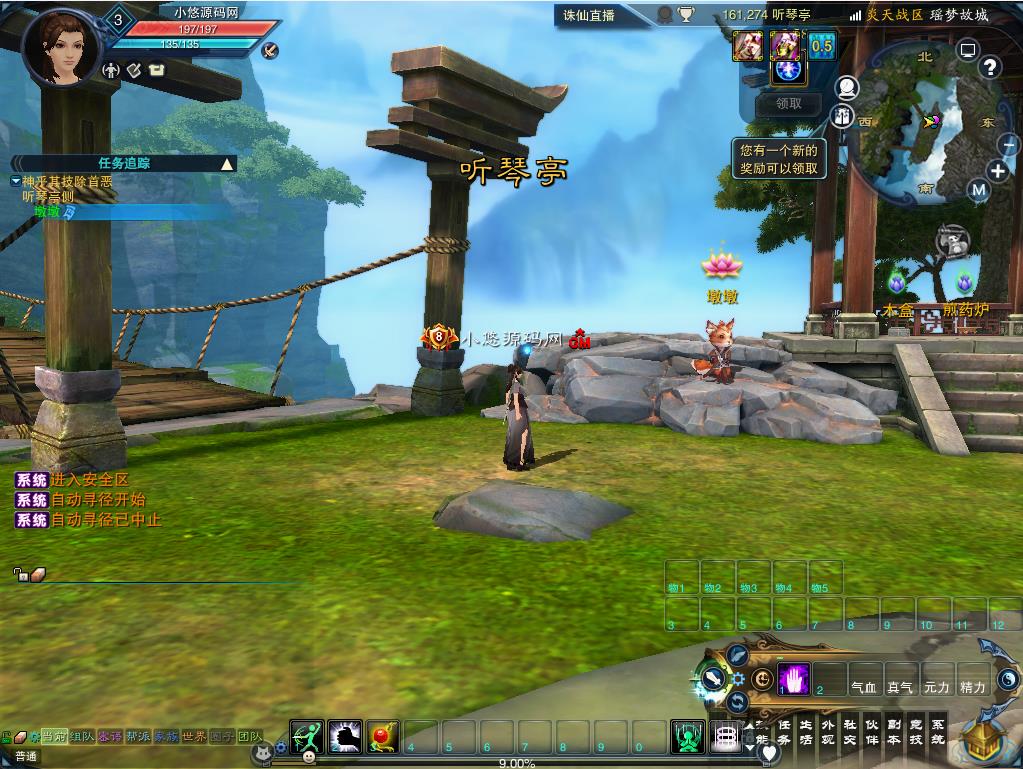Use the red orb item in hotbar
Screen dimensions: 1023x769
382,737
